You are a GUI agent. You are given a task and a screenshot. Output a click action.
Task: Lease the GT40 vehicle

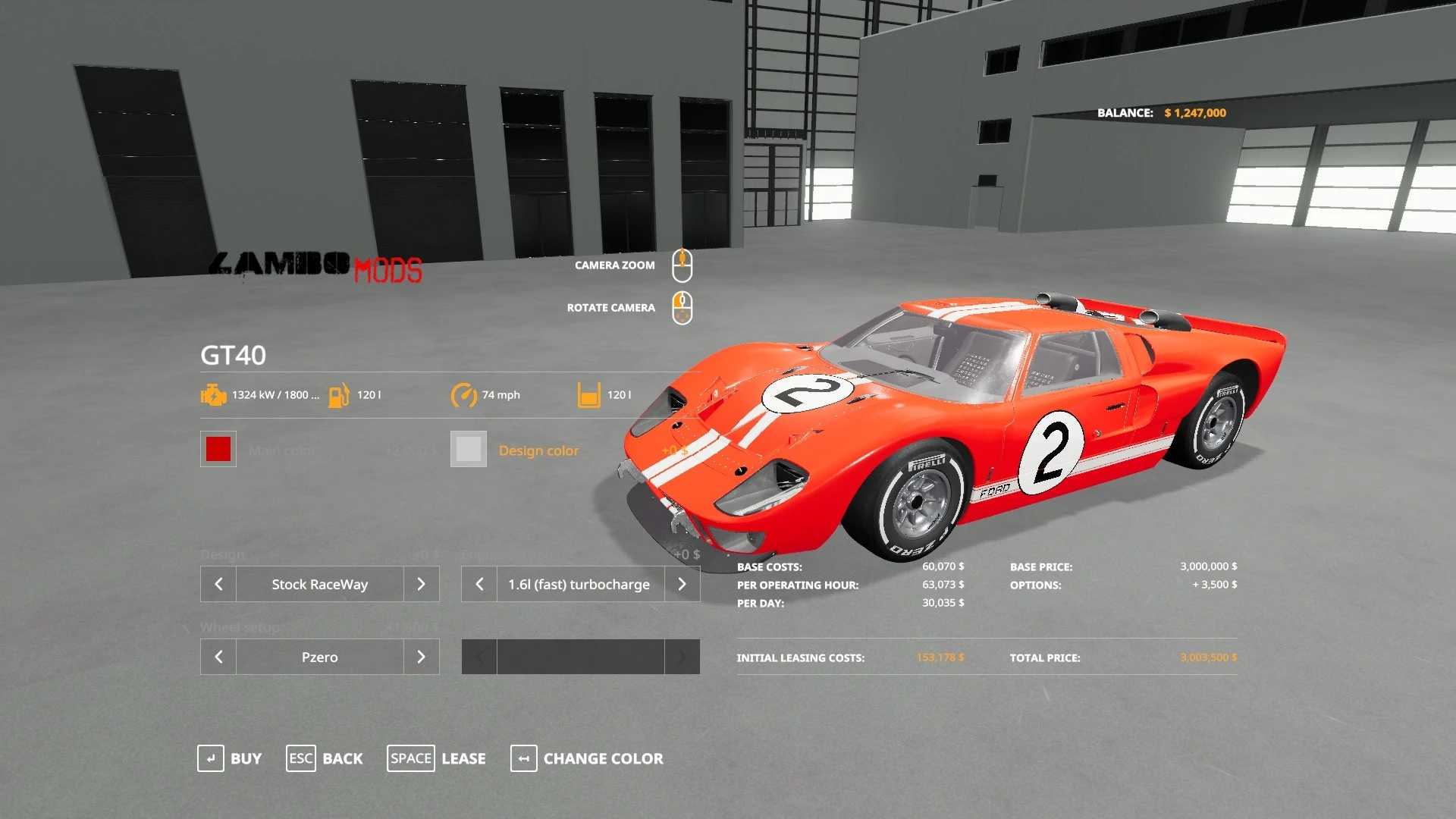coord(437,758)
